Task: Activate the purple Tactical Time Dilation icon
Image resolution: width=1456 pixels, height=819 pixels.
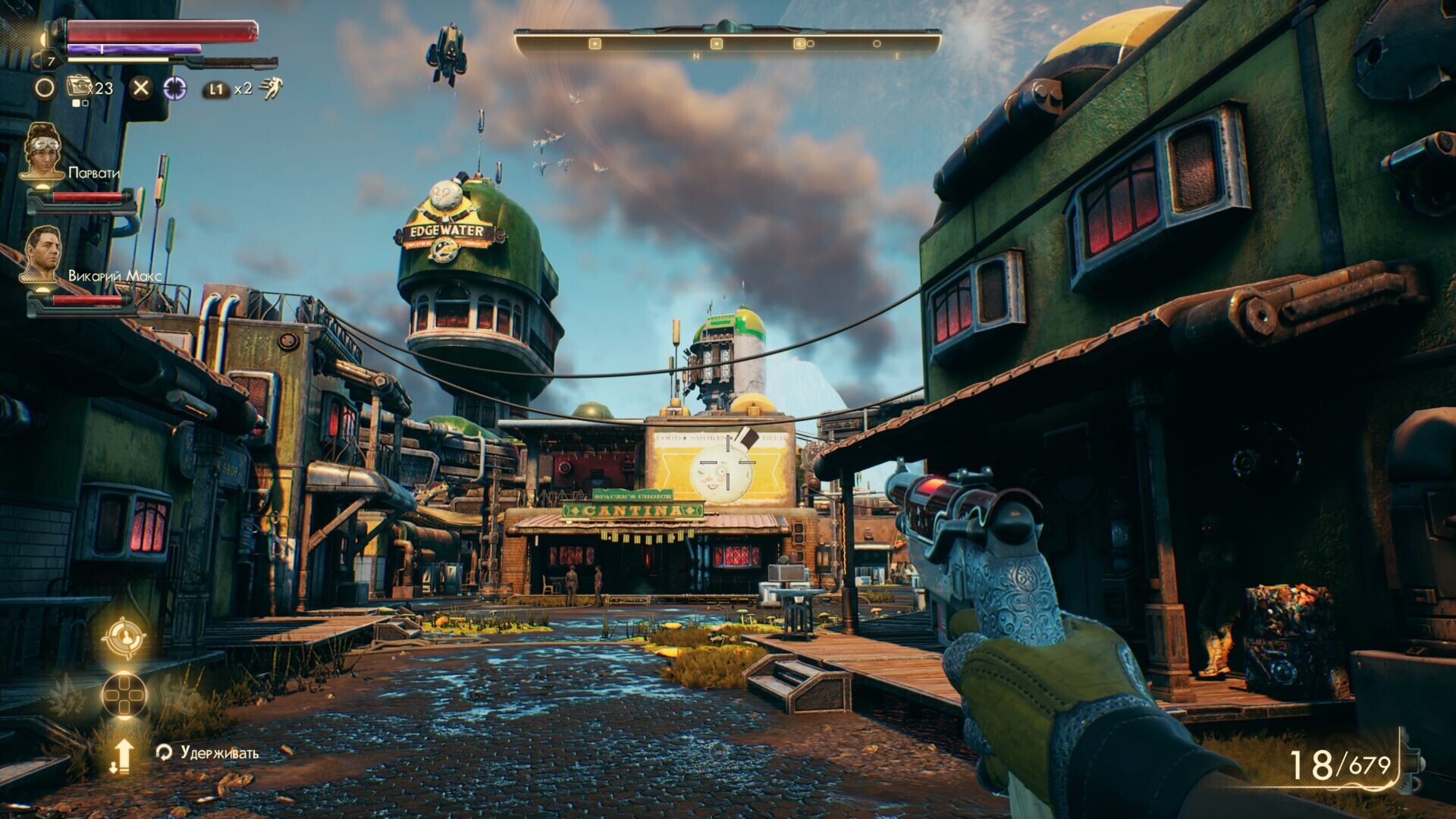Action: click(175, 88)
